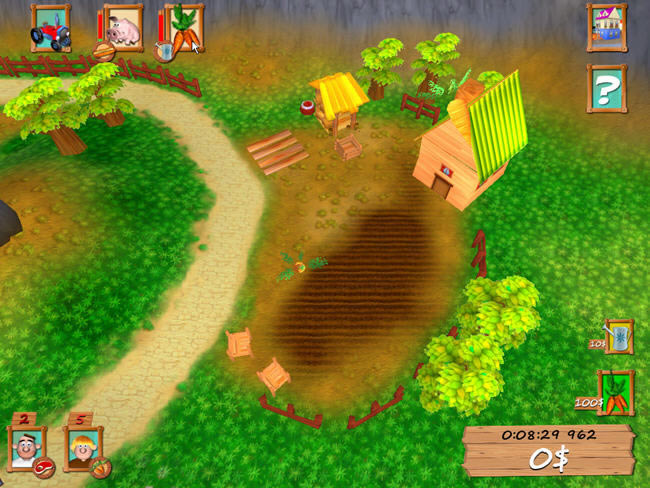Open the farmhouse building icon
Screen dimensions: 650x488
tap(606, 26)
